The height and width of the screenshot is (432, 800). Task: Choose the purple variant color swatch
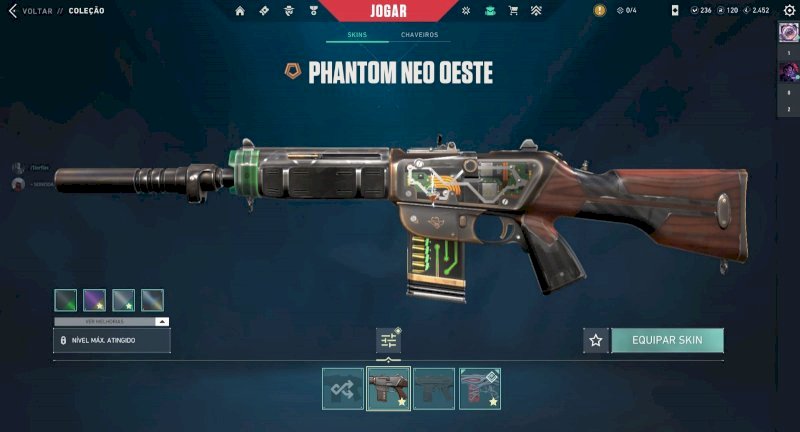(95, 299)
